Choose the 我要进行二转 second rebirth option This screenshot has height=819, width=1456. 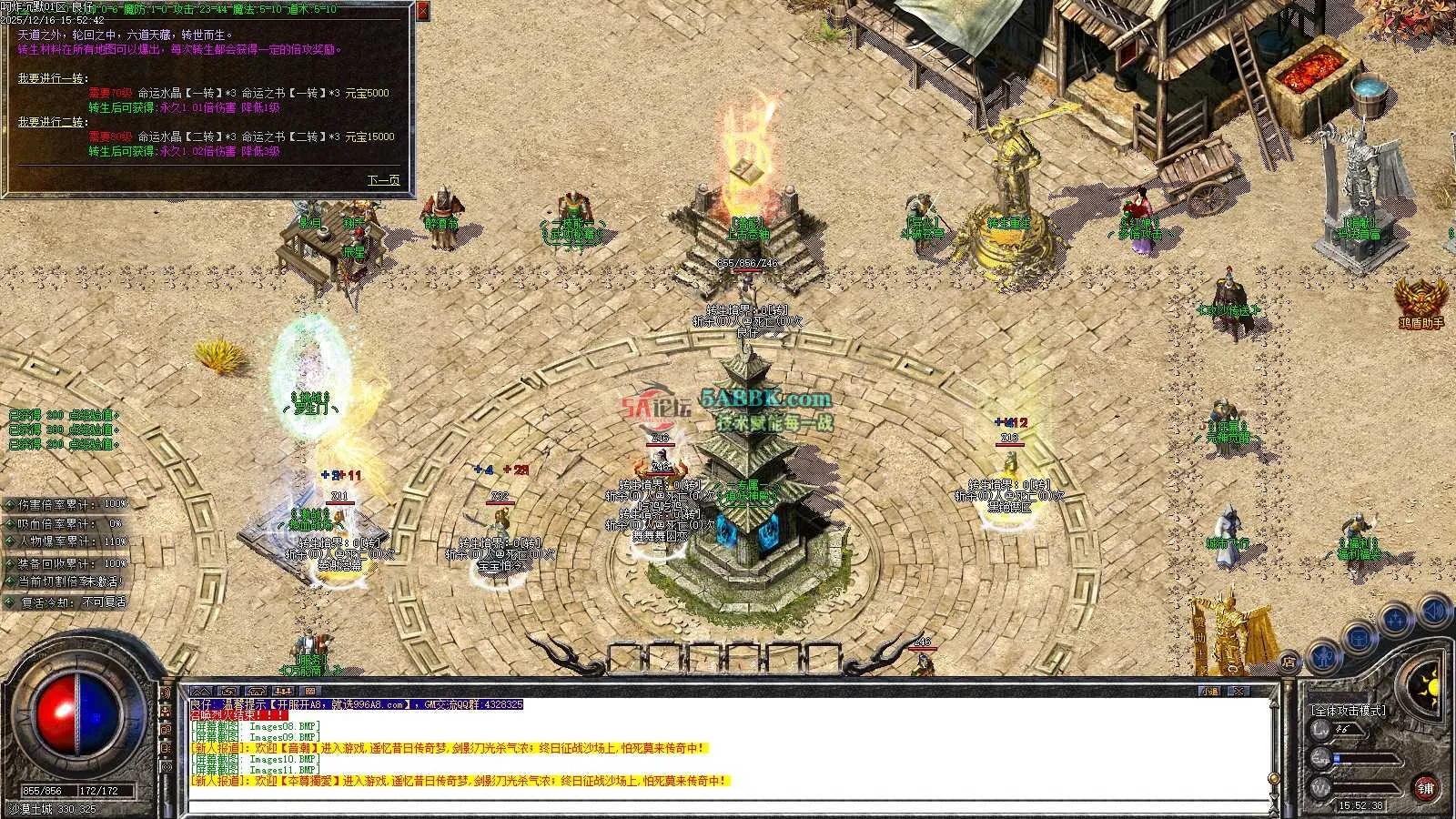coord(53,122)
